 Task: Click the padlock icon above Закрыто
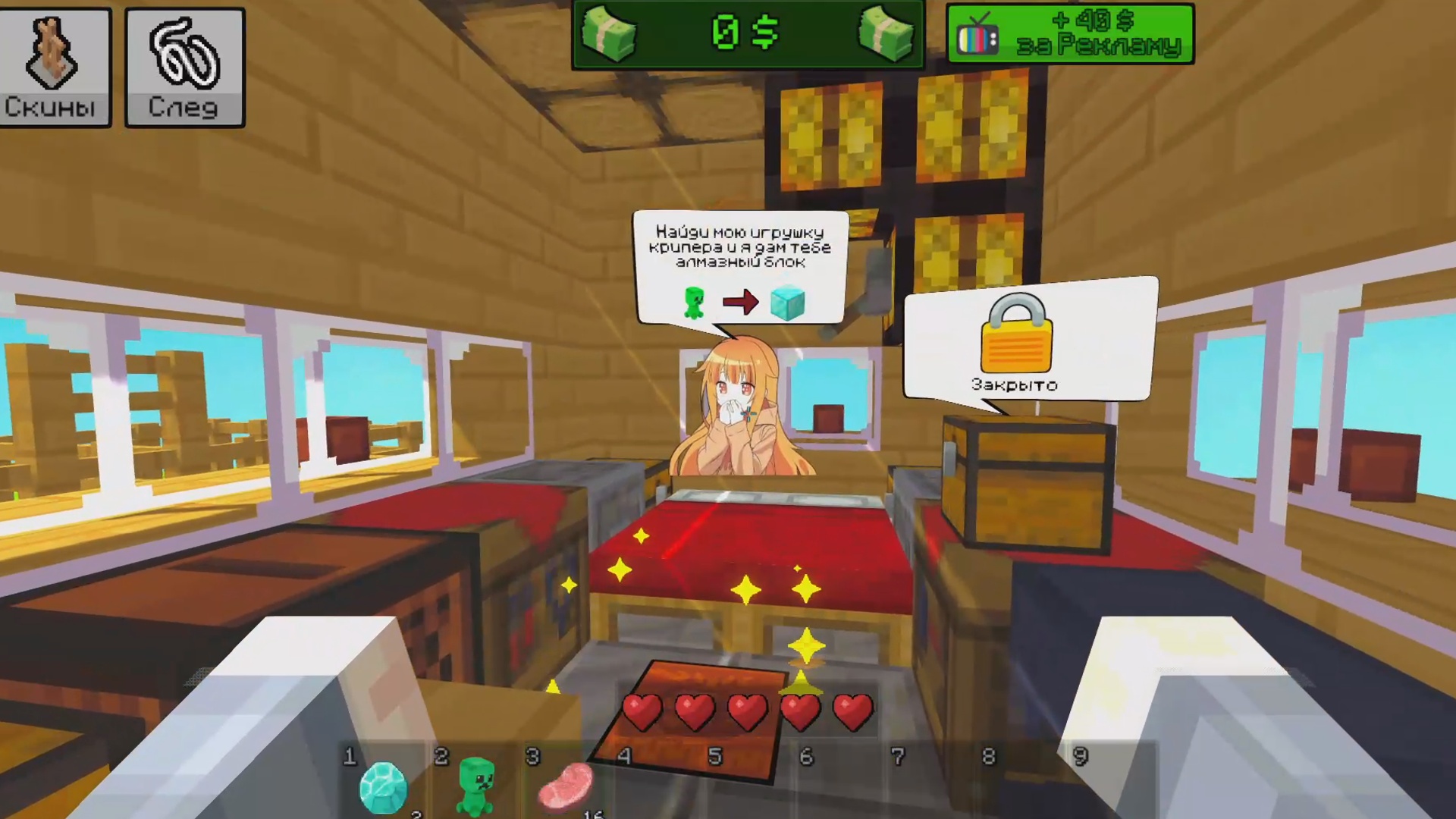tap(1016, 334)
